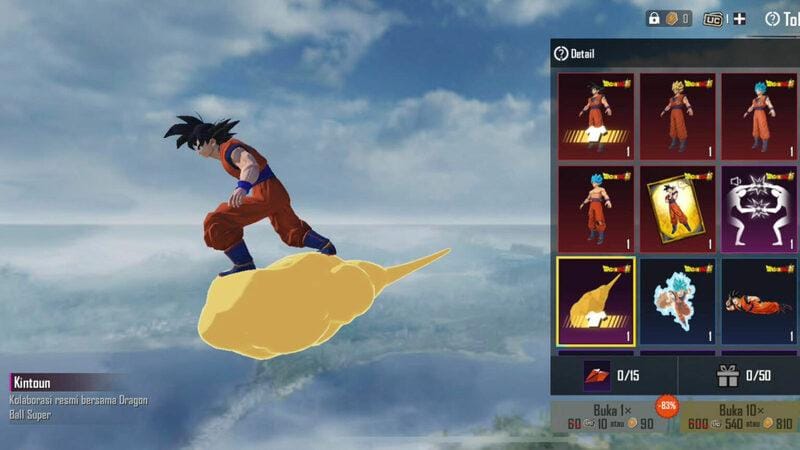Viewport: 800px width, 450px height.
Task: Pick the blue-haired Goku sticker tile
Action: (x=677, y=300)
